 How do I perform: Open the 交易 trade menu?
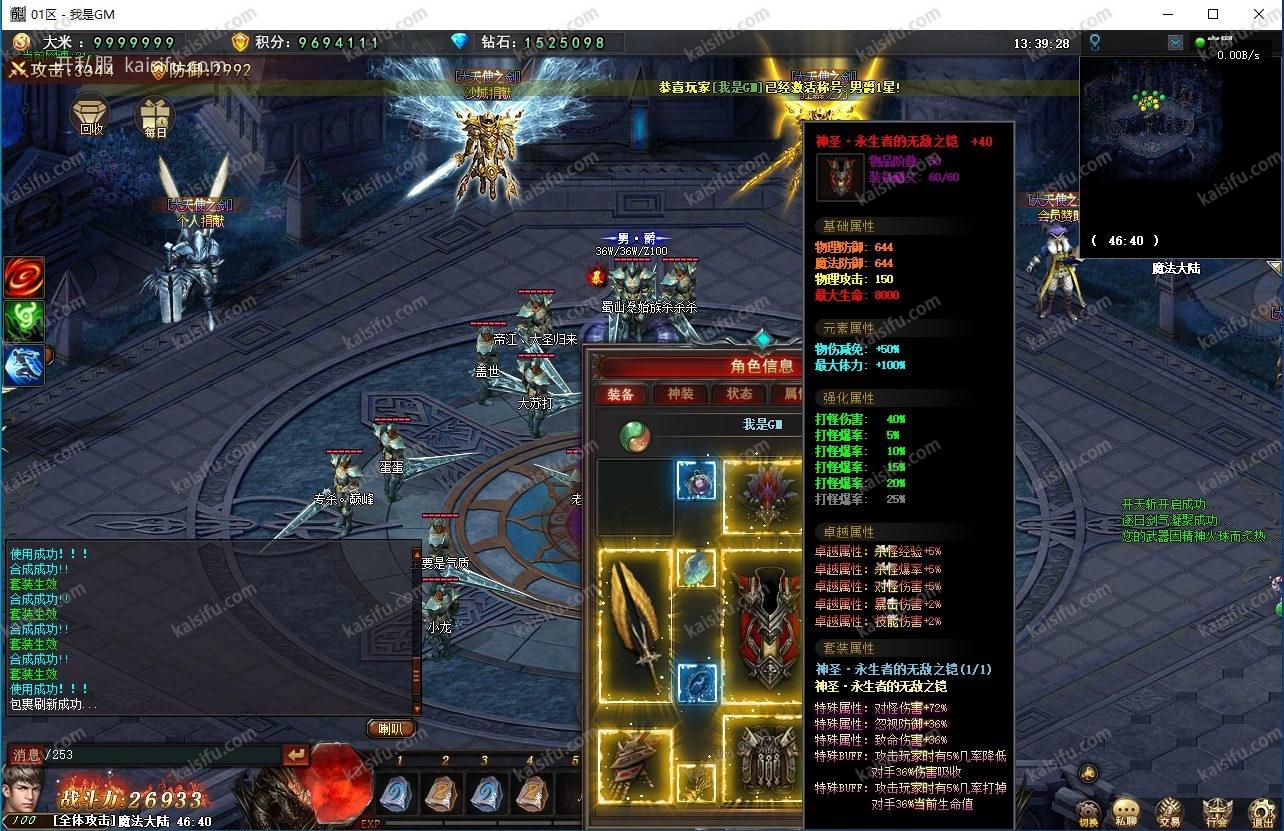tap(1168, 811)
